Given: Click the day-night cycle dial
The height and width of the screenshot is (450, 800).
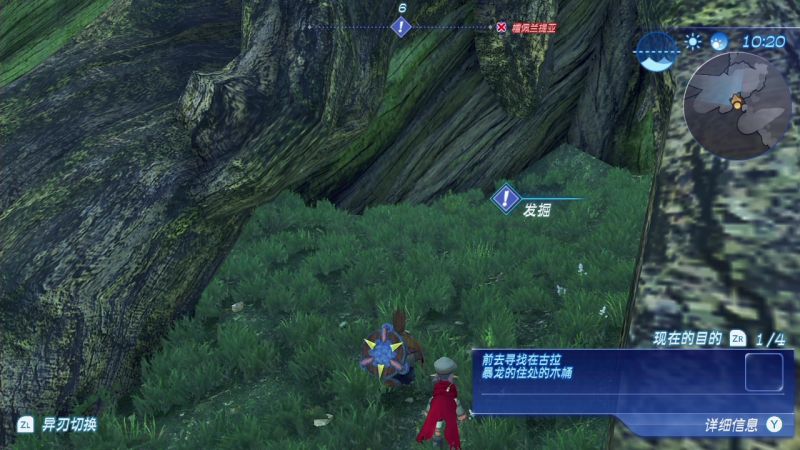Looking at the screenshot, I should coord(658,51).
